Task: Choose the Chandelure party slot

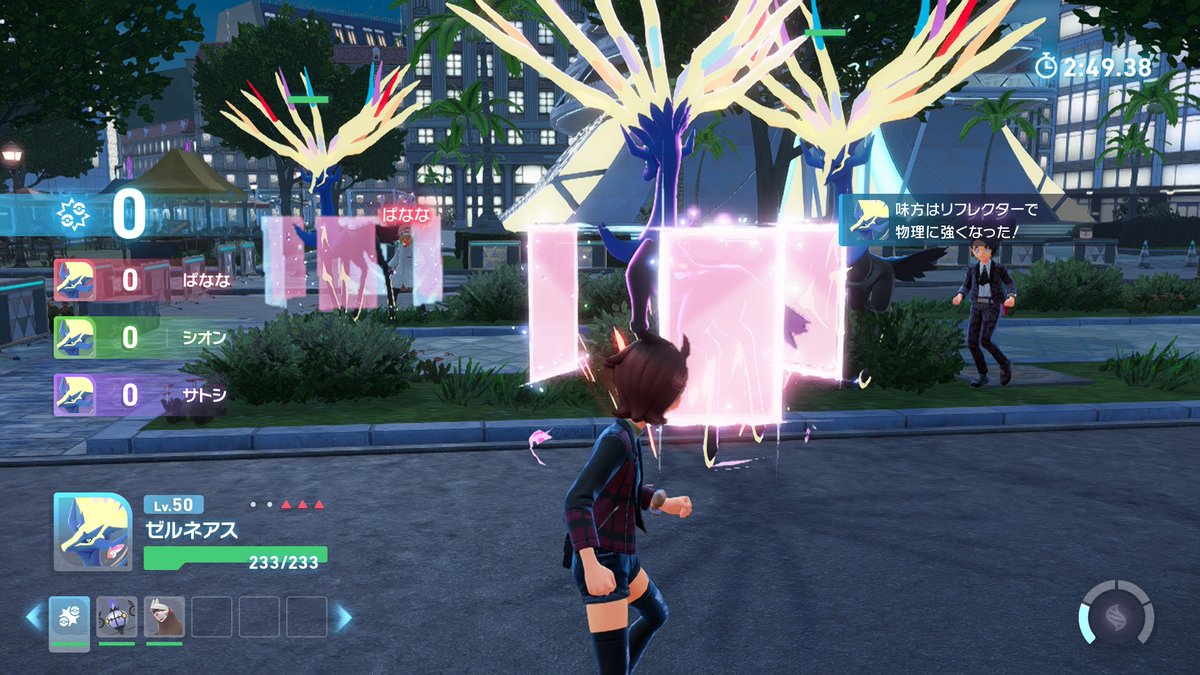Action: click(x=117, y=617)
